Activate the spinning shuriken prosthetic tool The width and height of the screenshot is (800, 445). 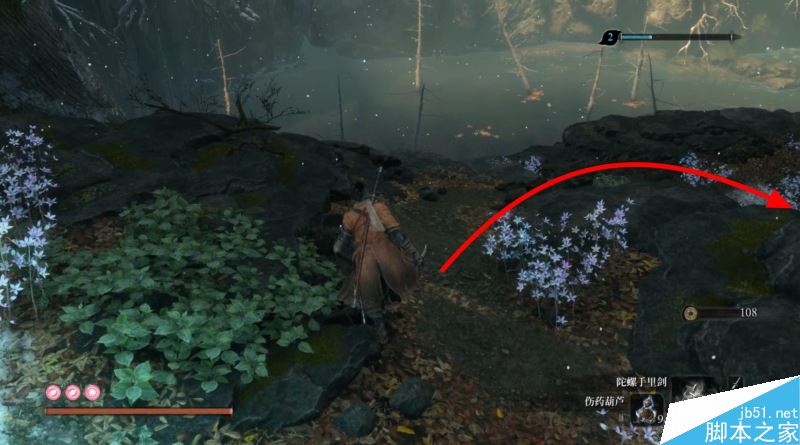(693, 390)
